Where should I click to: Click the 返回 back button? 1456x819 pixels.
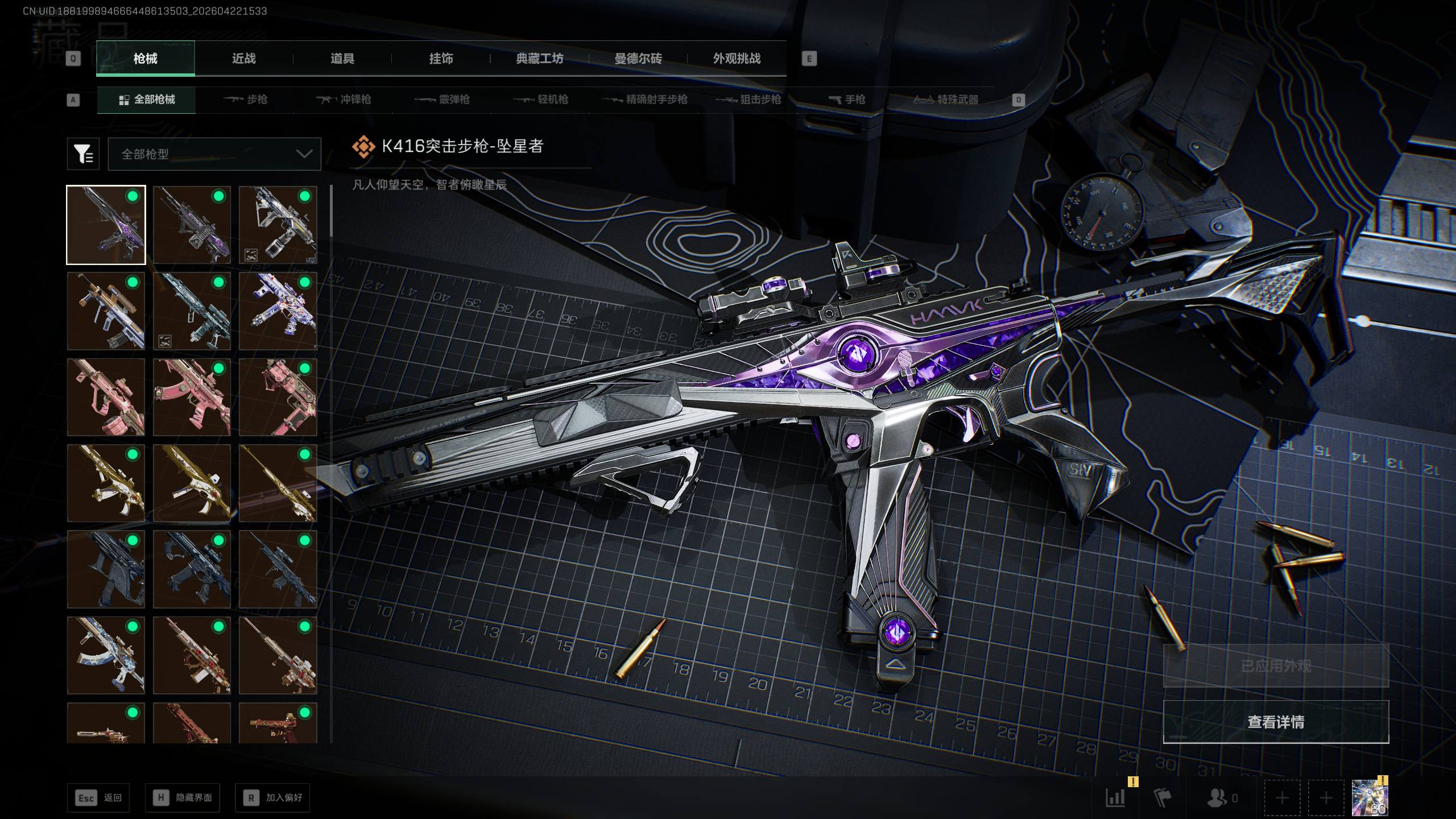pyautogui.click(x=98, y=798)
